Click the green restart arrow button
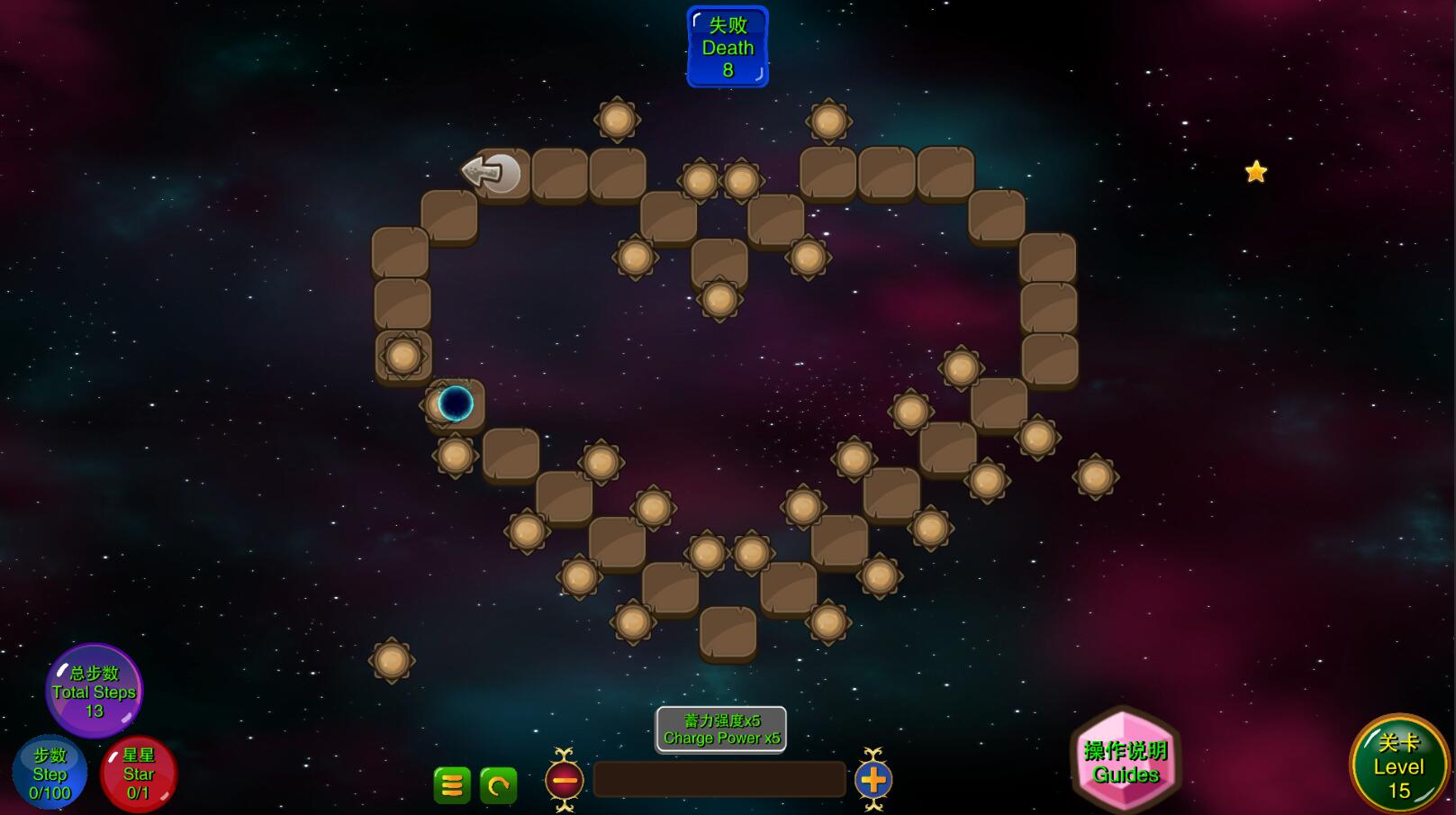Viewport: 1456px width, 815px height. click(x=499, y=785)
